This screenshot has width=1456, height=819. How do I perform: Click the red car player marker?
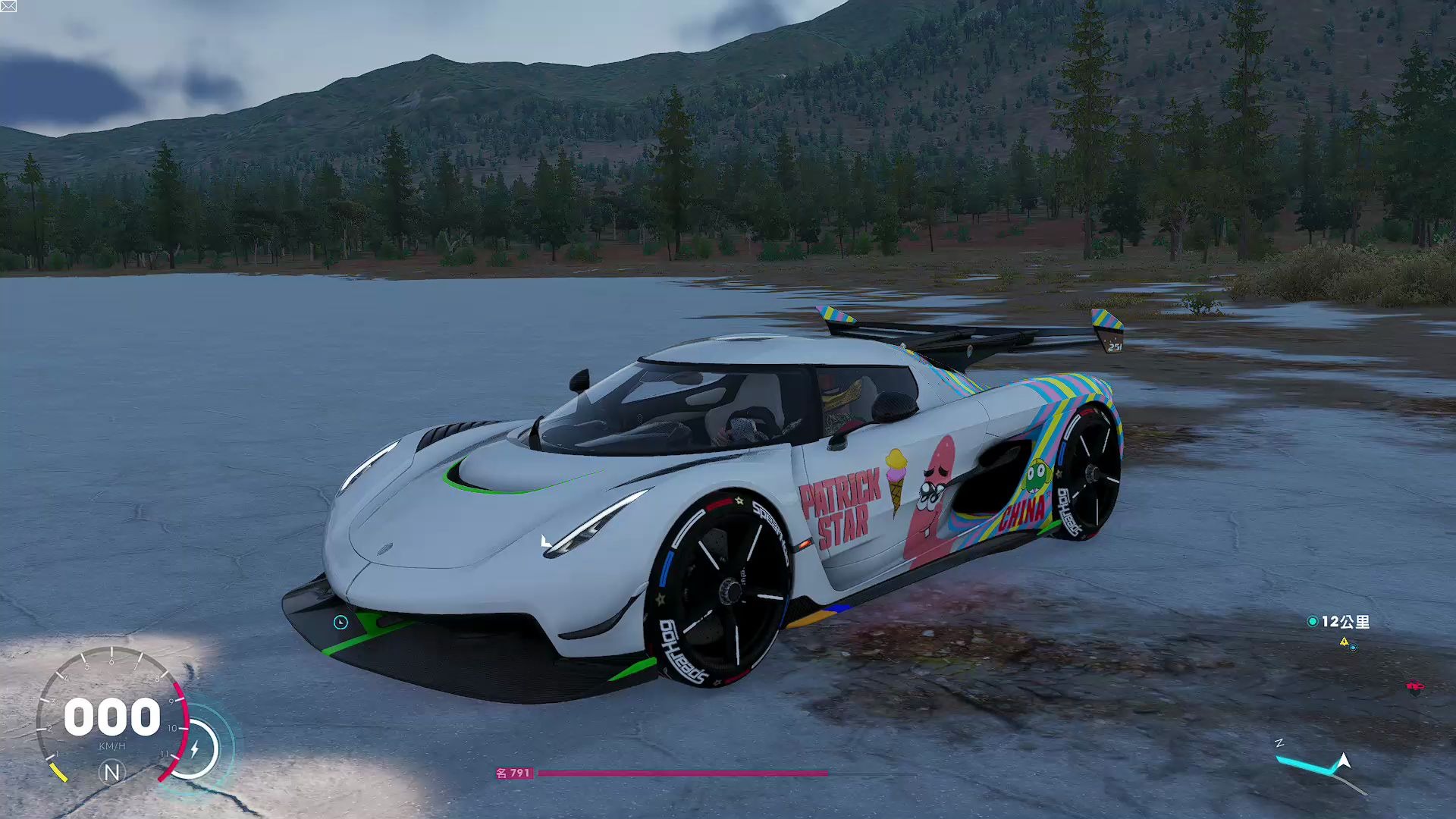pyautogui.click(x=1414, y=687)
